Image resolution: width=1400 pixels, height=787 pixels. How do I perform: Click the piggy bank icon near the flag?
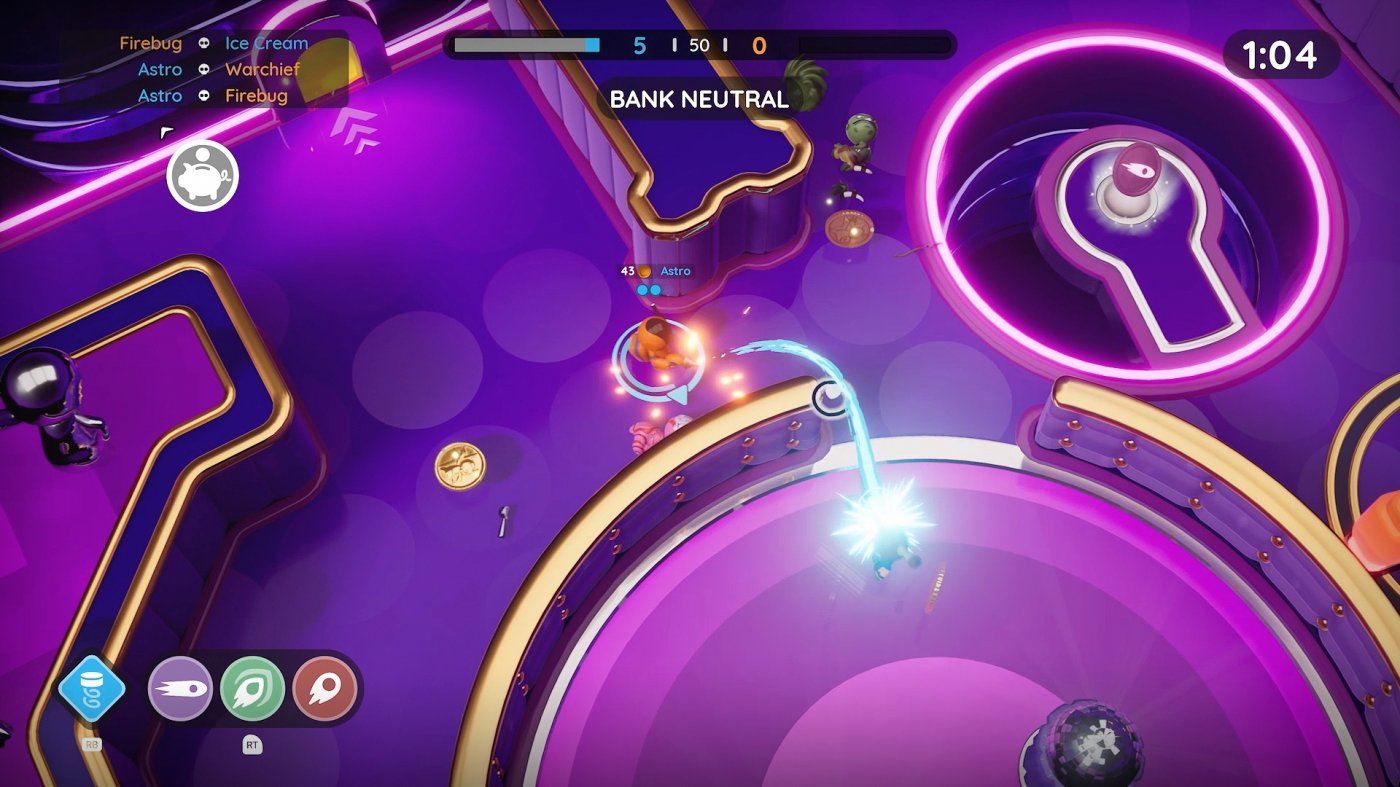coord(203,175)
